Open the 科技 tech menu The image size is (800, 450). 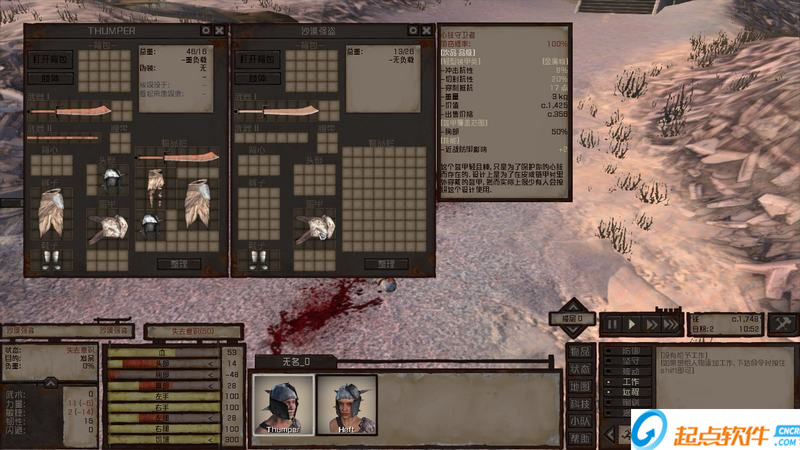[580, 403]
